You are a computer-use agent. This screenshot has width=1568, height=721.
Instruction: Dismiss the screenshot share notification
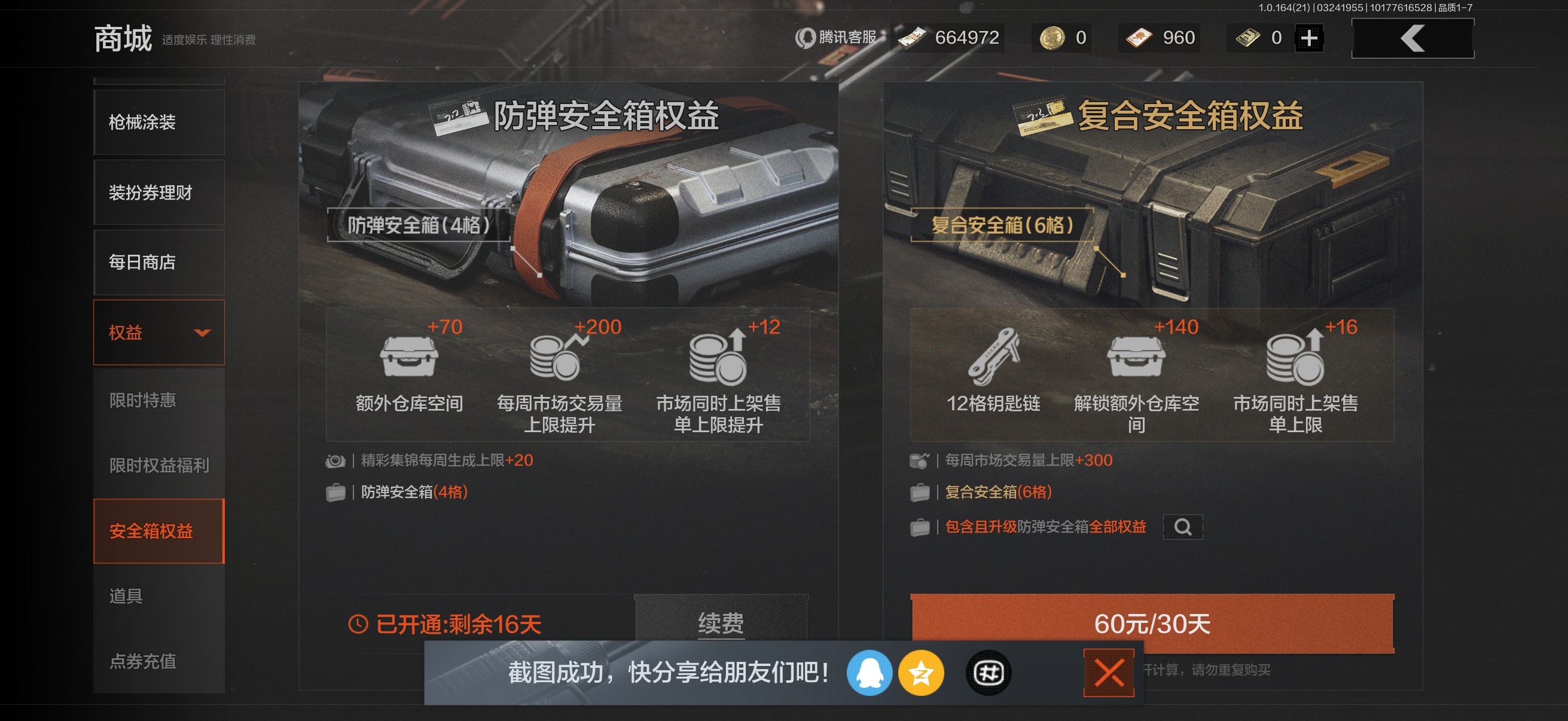(1109, 673)
